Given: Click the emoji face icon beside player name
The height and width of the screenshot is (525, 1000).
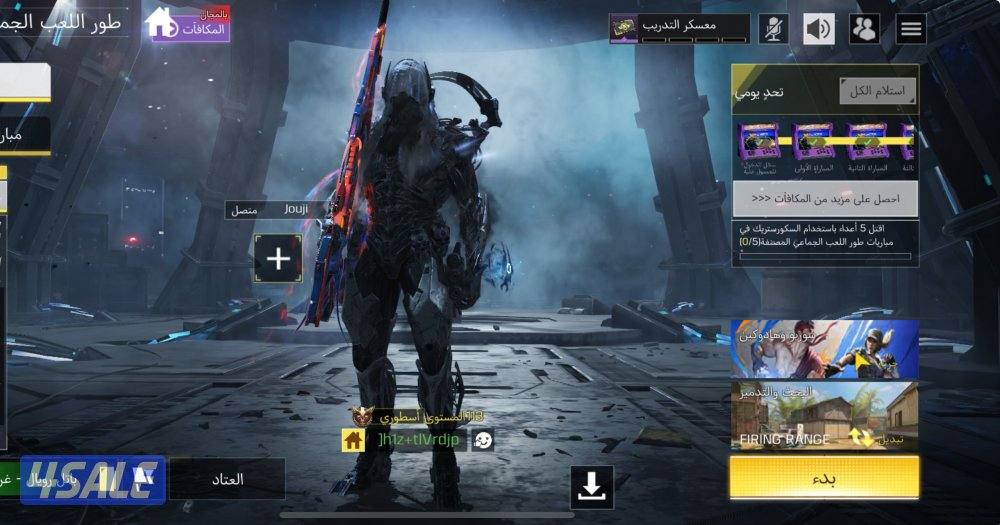Looking at the screenshot, I should click(x=482, y=440).
